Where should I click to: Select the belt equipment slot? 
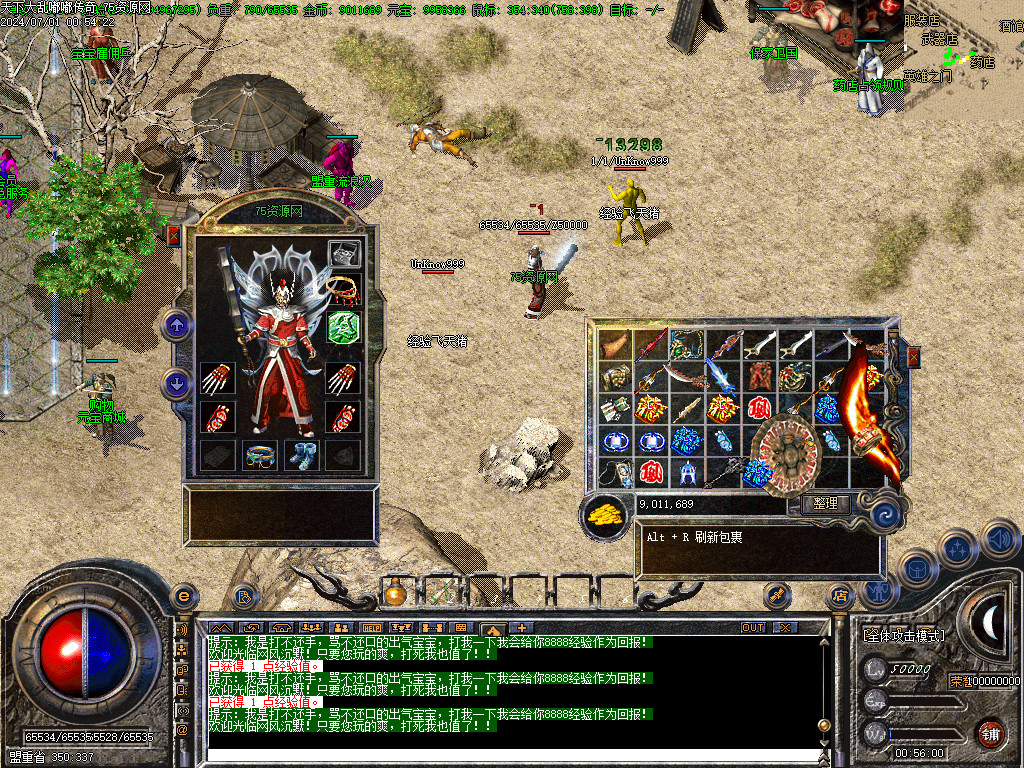pyautogui.click(x=260, y=455)
